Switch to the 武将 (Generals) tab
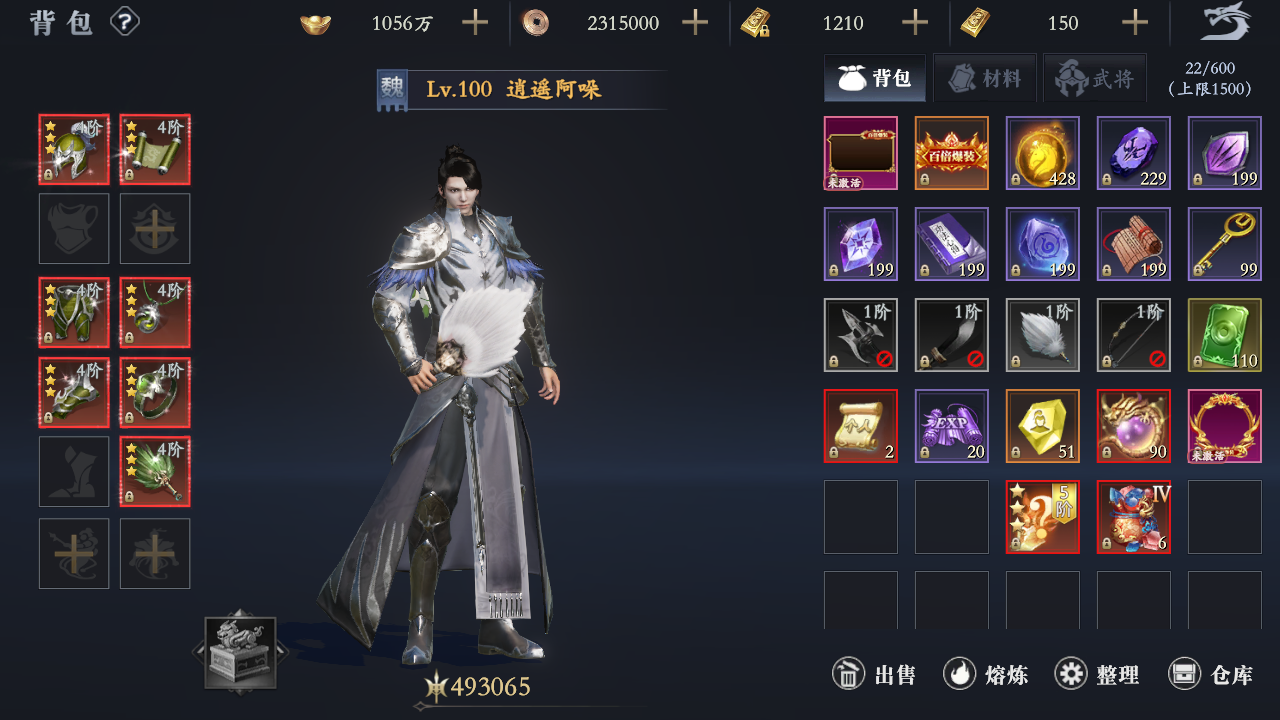Screen dimensions: 1280x720 click(x=1095, y=77)
